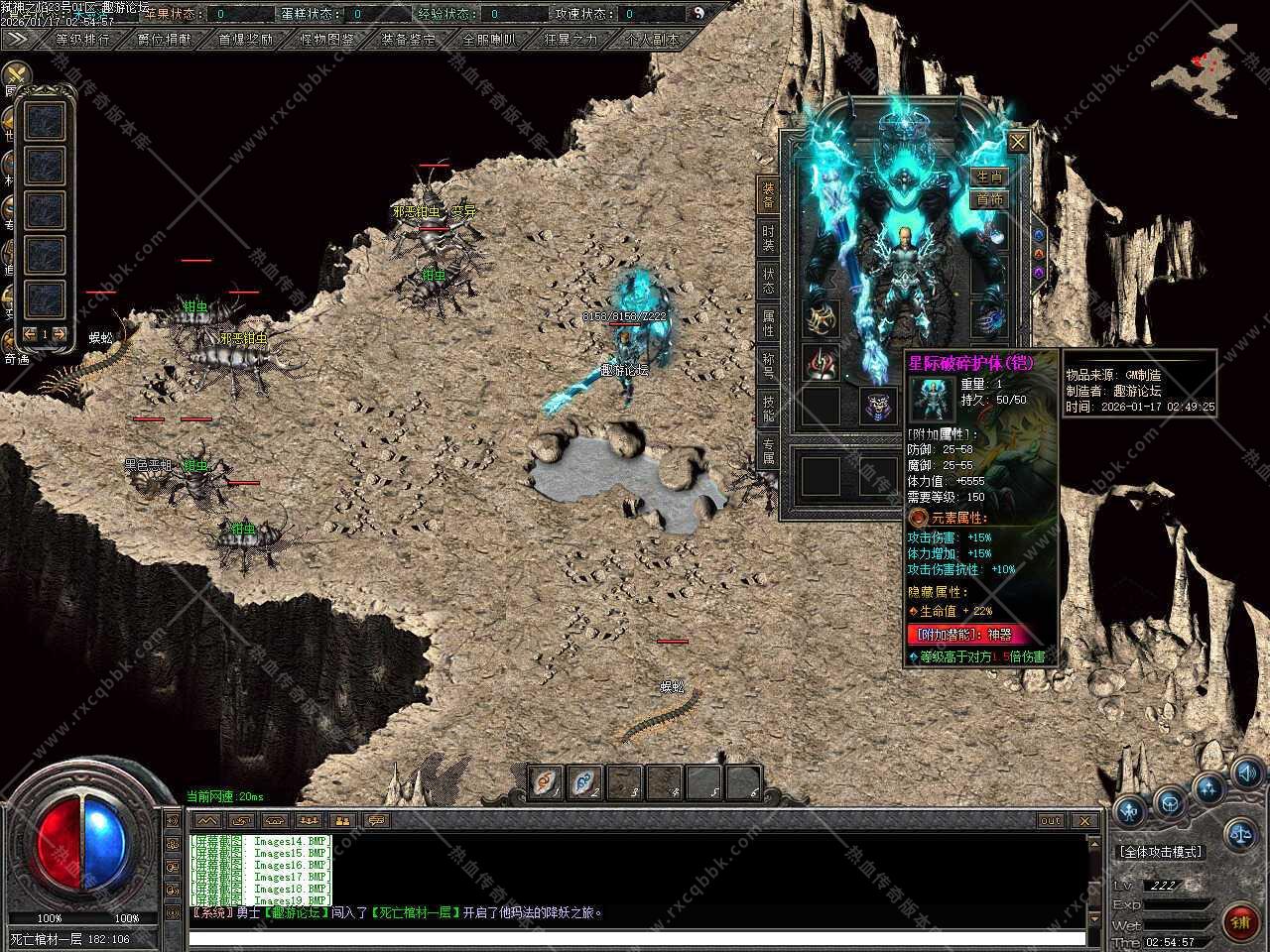The image size is (1270, 952).
Task: Click the 生肖 zodiac button
Action: click(989, 177)
